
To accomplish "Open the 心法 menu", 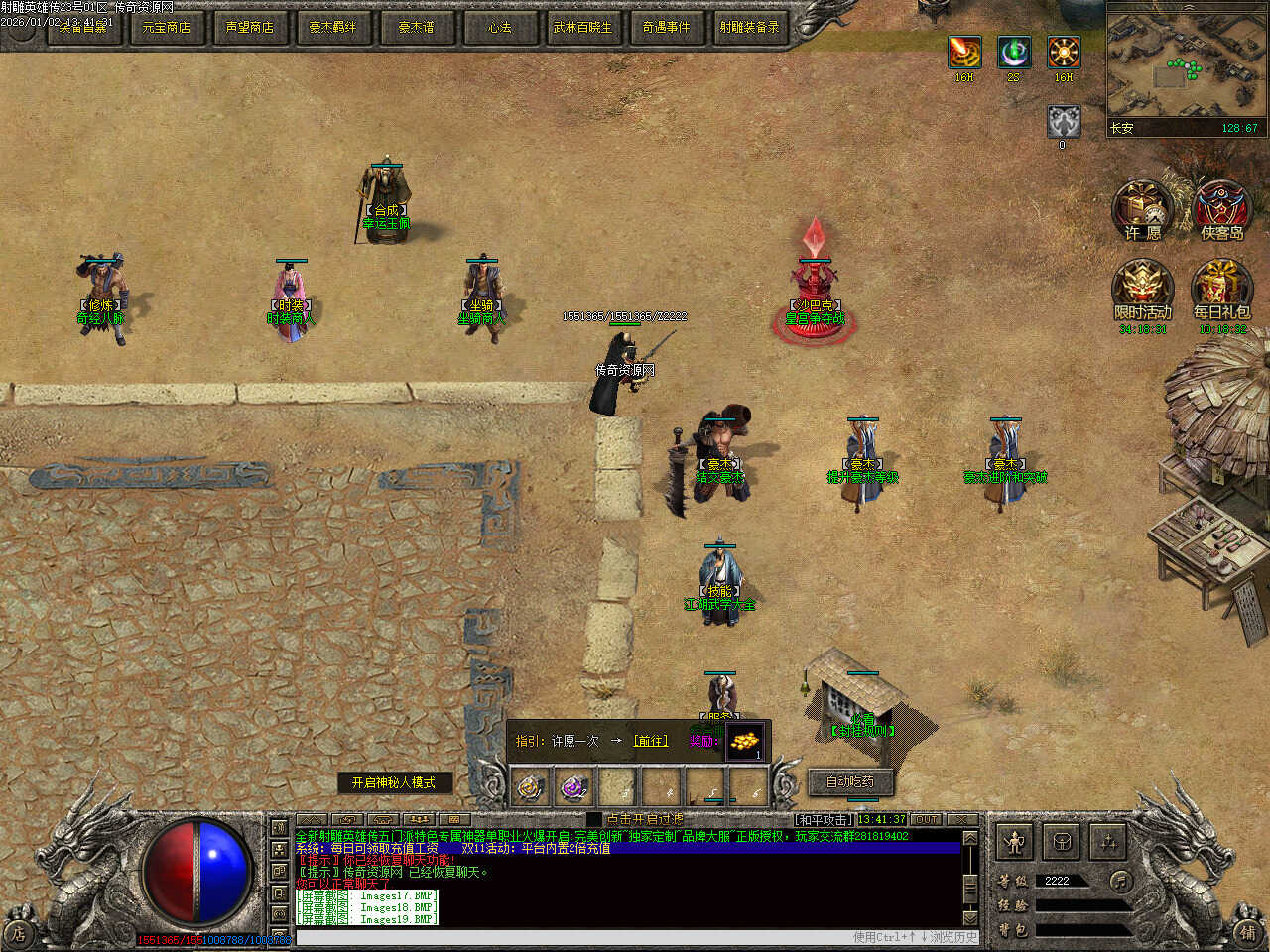I will click(499, 27).
